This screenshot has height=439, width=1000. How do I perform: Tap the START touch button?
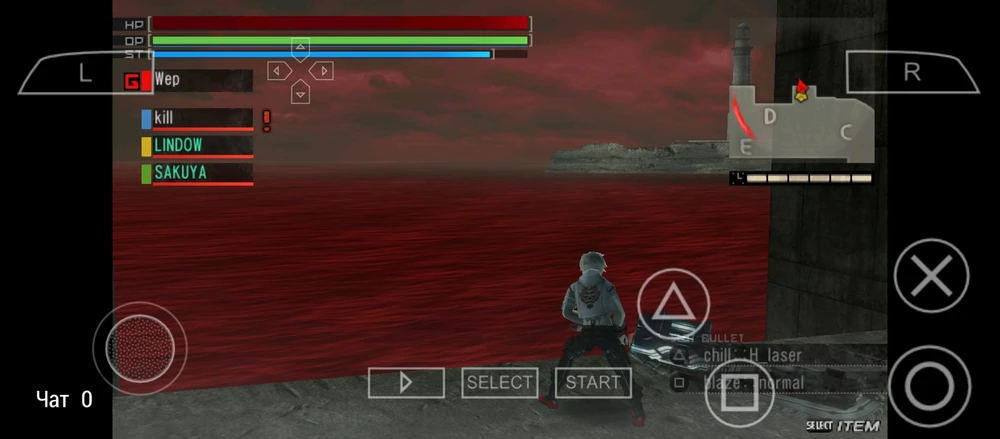pos(593,382)
